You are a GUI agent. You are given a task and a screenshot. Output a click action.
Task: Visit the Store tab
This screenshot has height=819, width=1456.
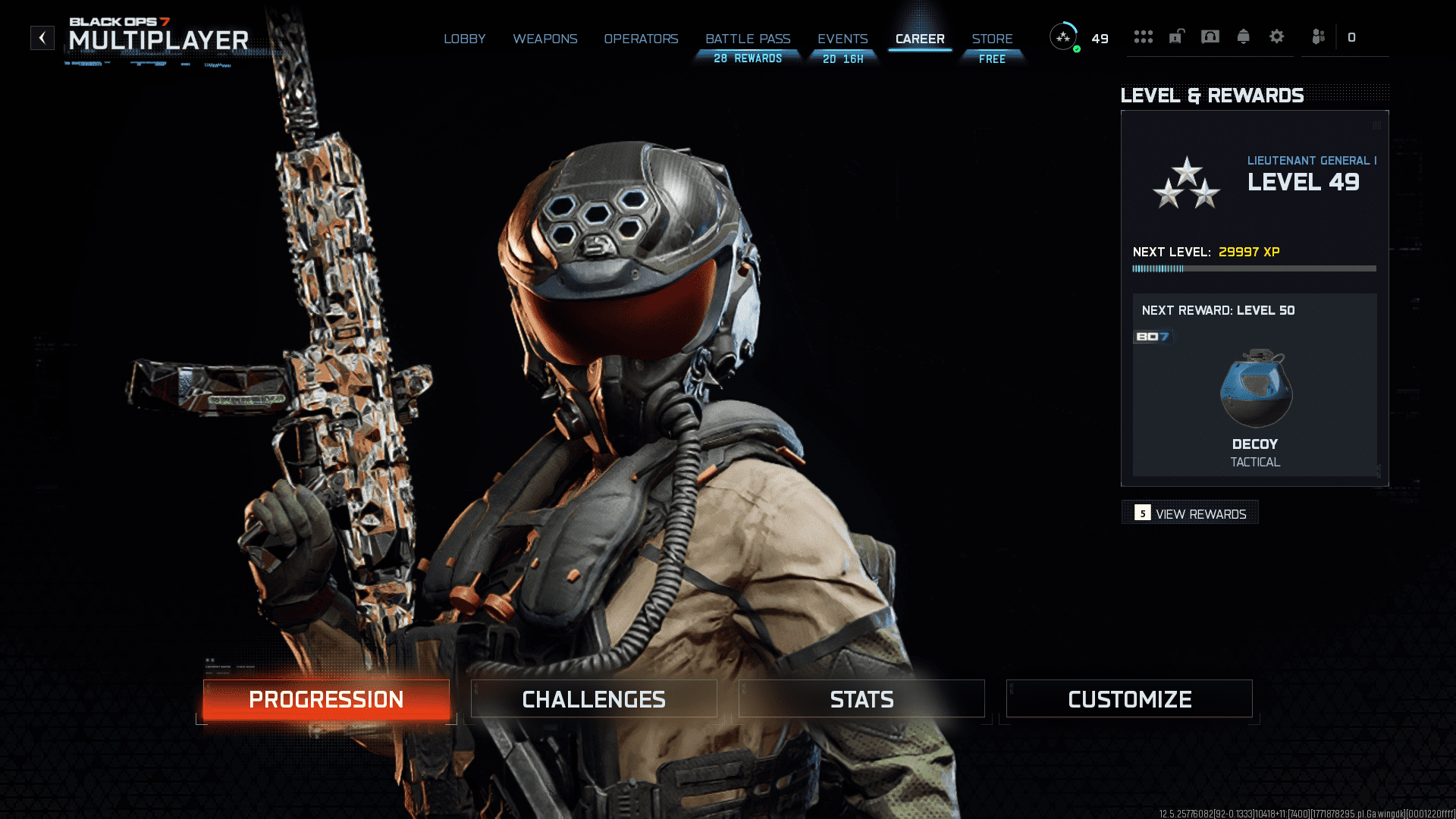pos(992,39)
